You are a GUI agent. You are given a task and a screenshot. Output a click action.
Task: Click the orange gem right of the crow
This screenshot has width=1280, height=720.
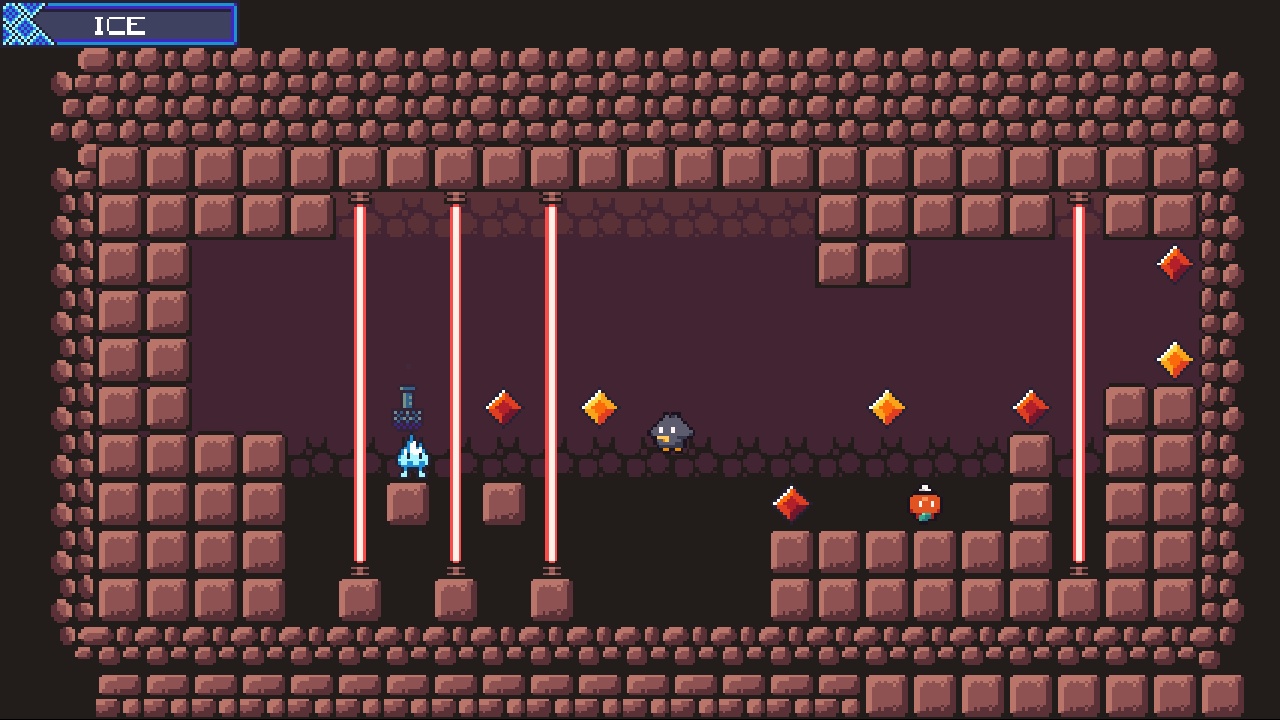pyautogui.click(x=886, y=405)
